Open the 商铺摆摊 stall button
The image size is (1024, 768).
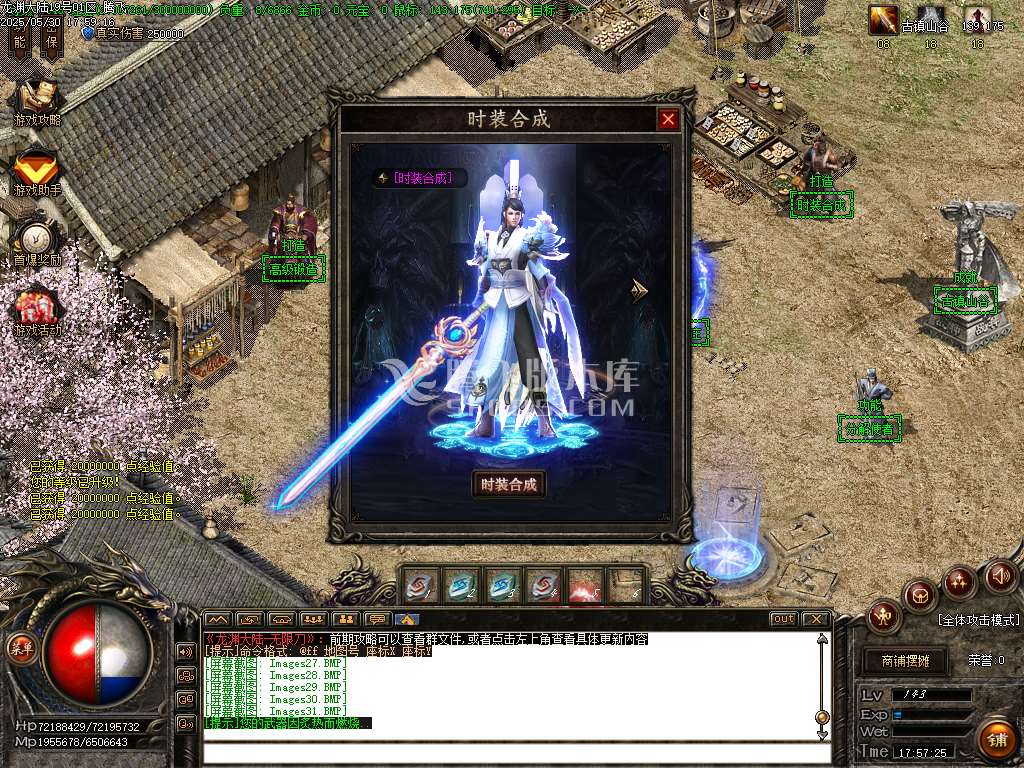click(905, 660)
